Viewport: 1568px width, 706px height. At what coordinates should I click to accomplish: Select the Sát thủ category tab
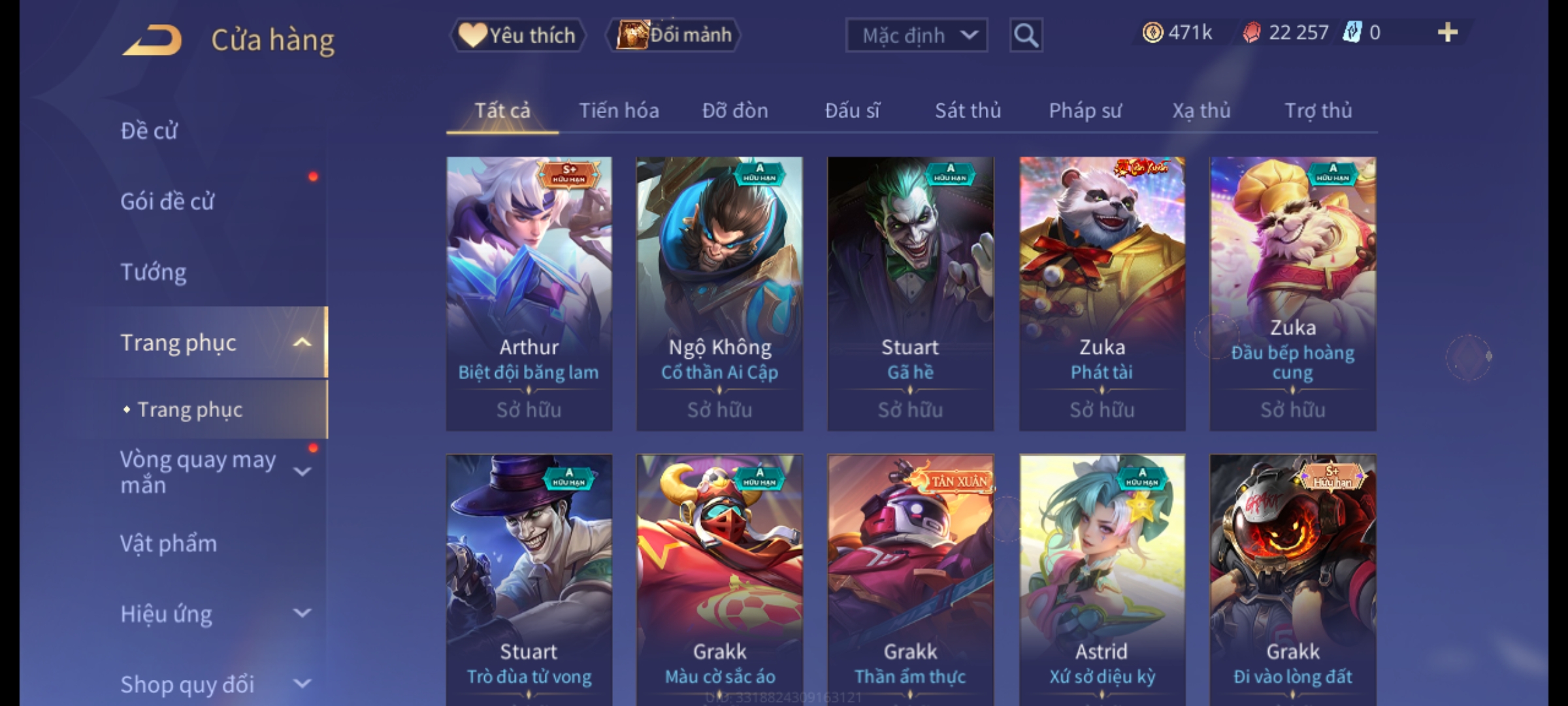coord(968,111)
